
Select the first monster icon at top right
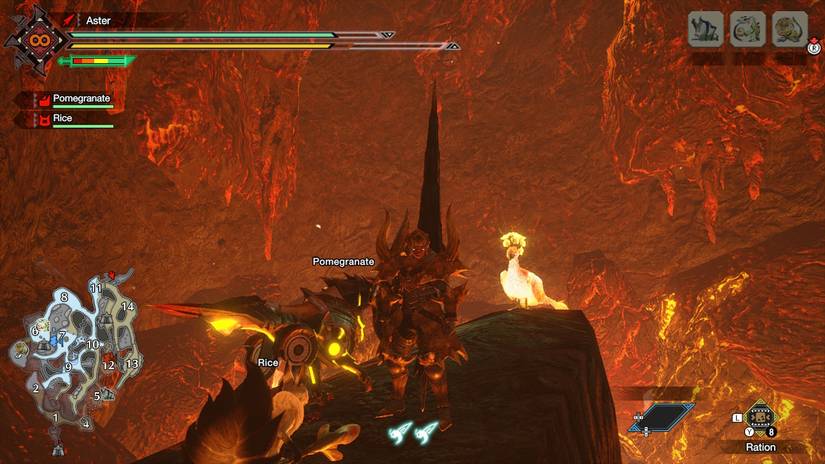[706, 29]
